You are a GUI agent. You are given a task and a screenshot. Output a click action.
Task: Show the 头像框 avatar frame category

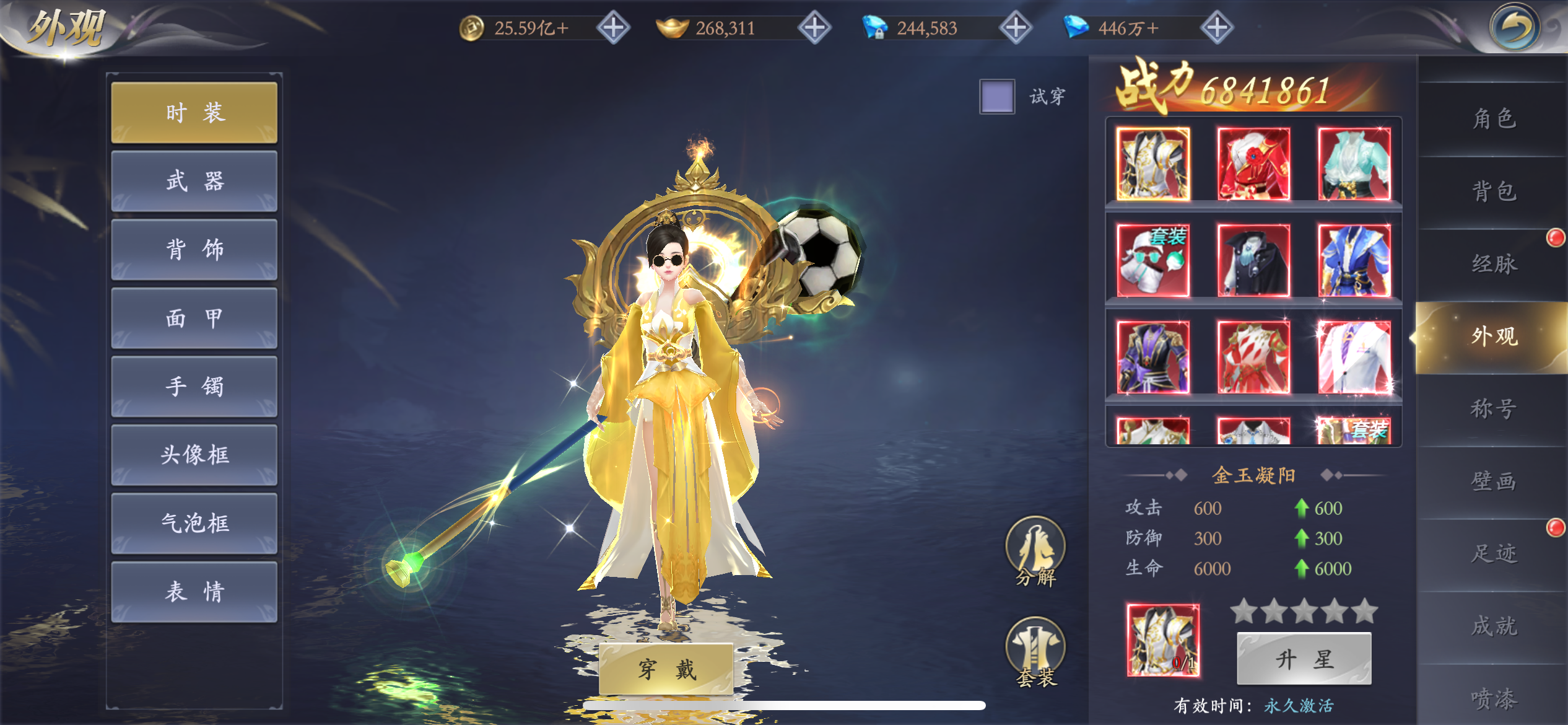[194, 455]
